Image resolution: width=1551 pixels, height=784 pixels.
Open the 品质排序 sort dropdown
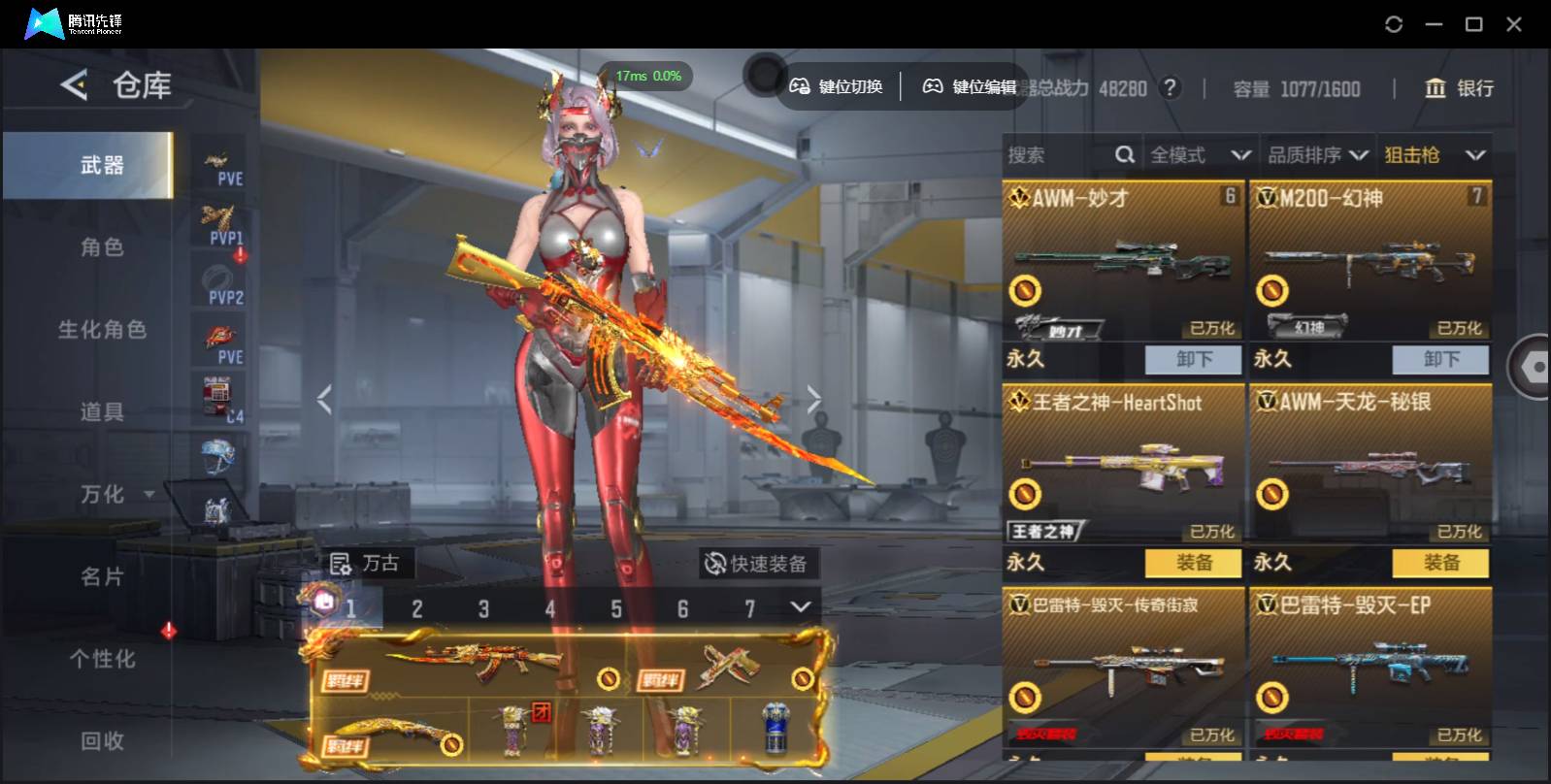pos(1317,155)
